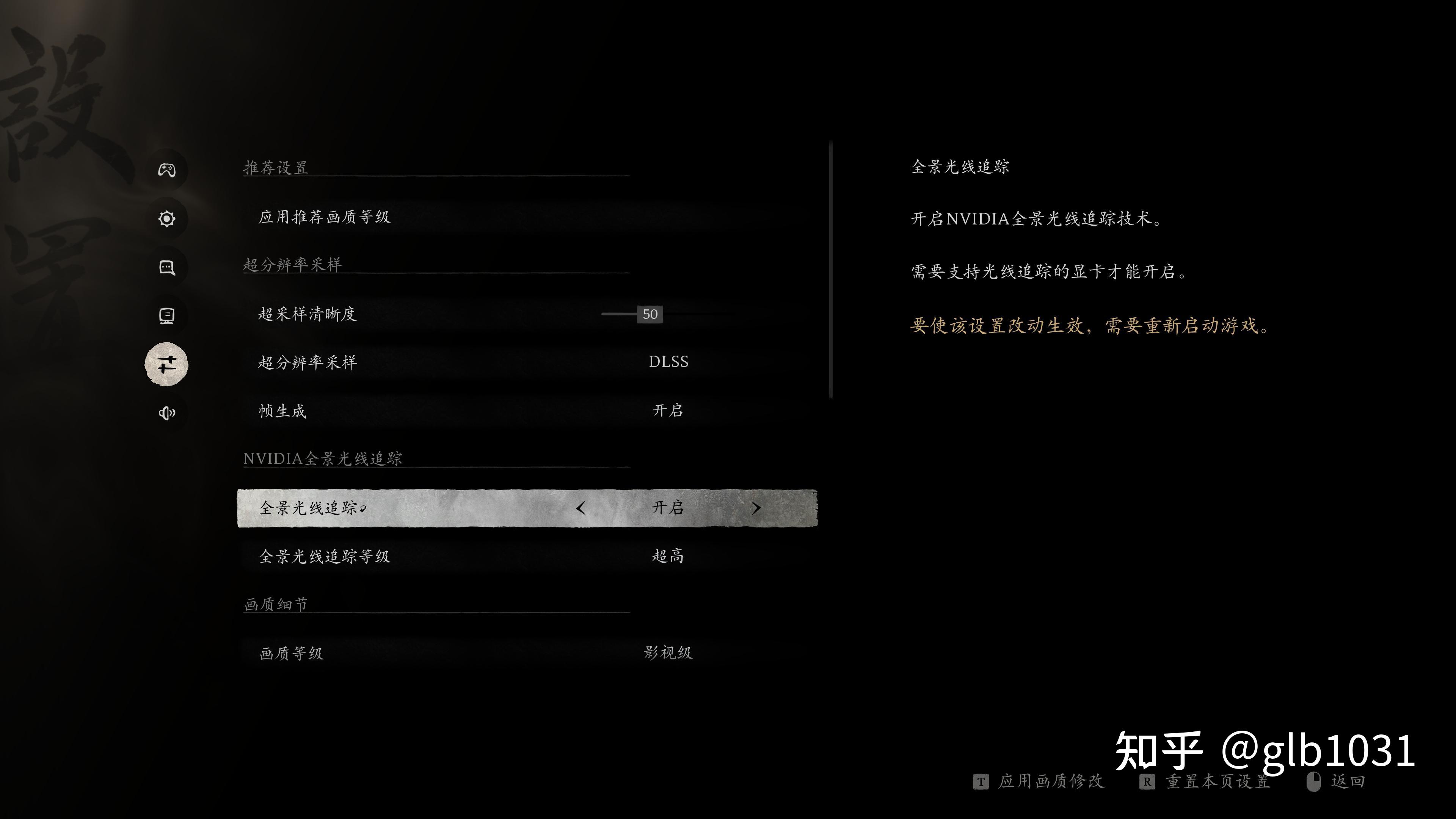
Task: Open the gear-icon general settings tab
Action: 167,219
